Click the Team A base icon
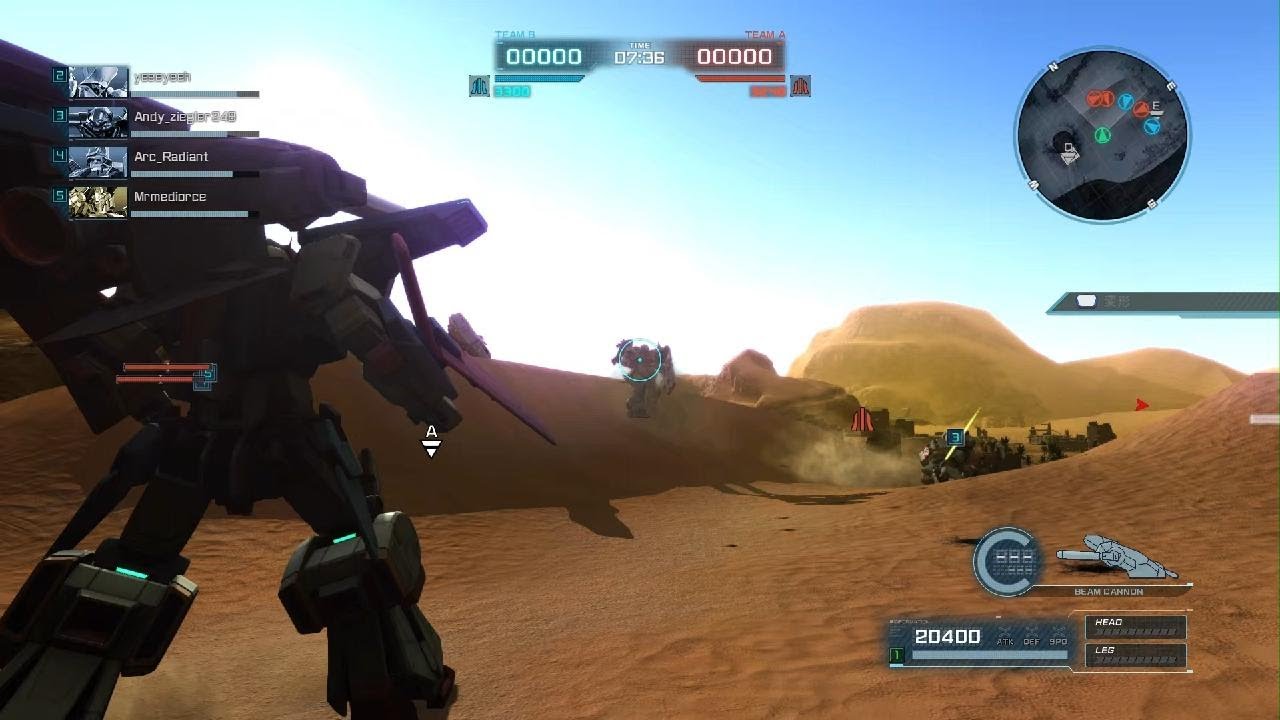 click(800, 87)
